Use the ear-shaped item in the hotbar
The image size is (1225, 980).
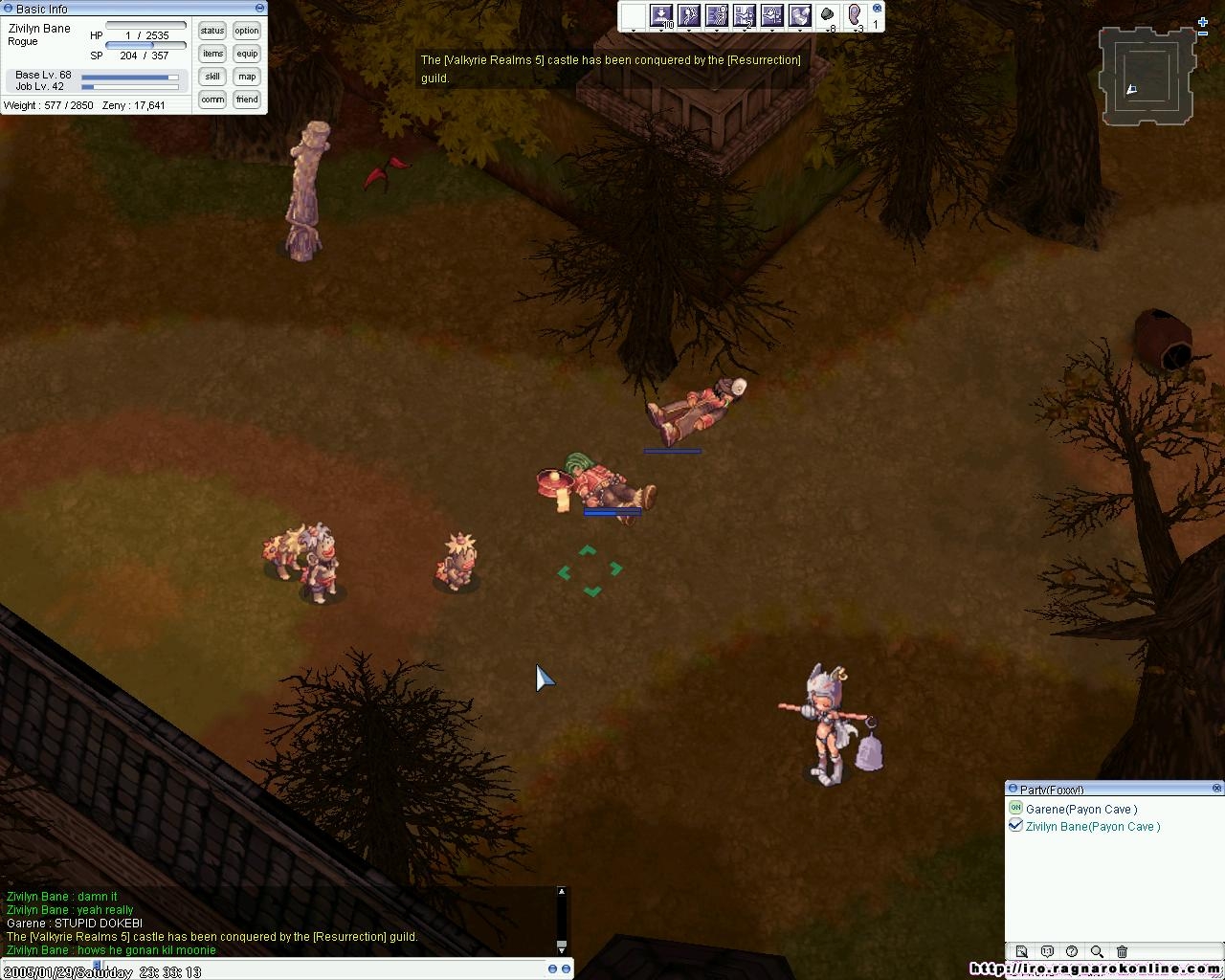(856, 15)
